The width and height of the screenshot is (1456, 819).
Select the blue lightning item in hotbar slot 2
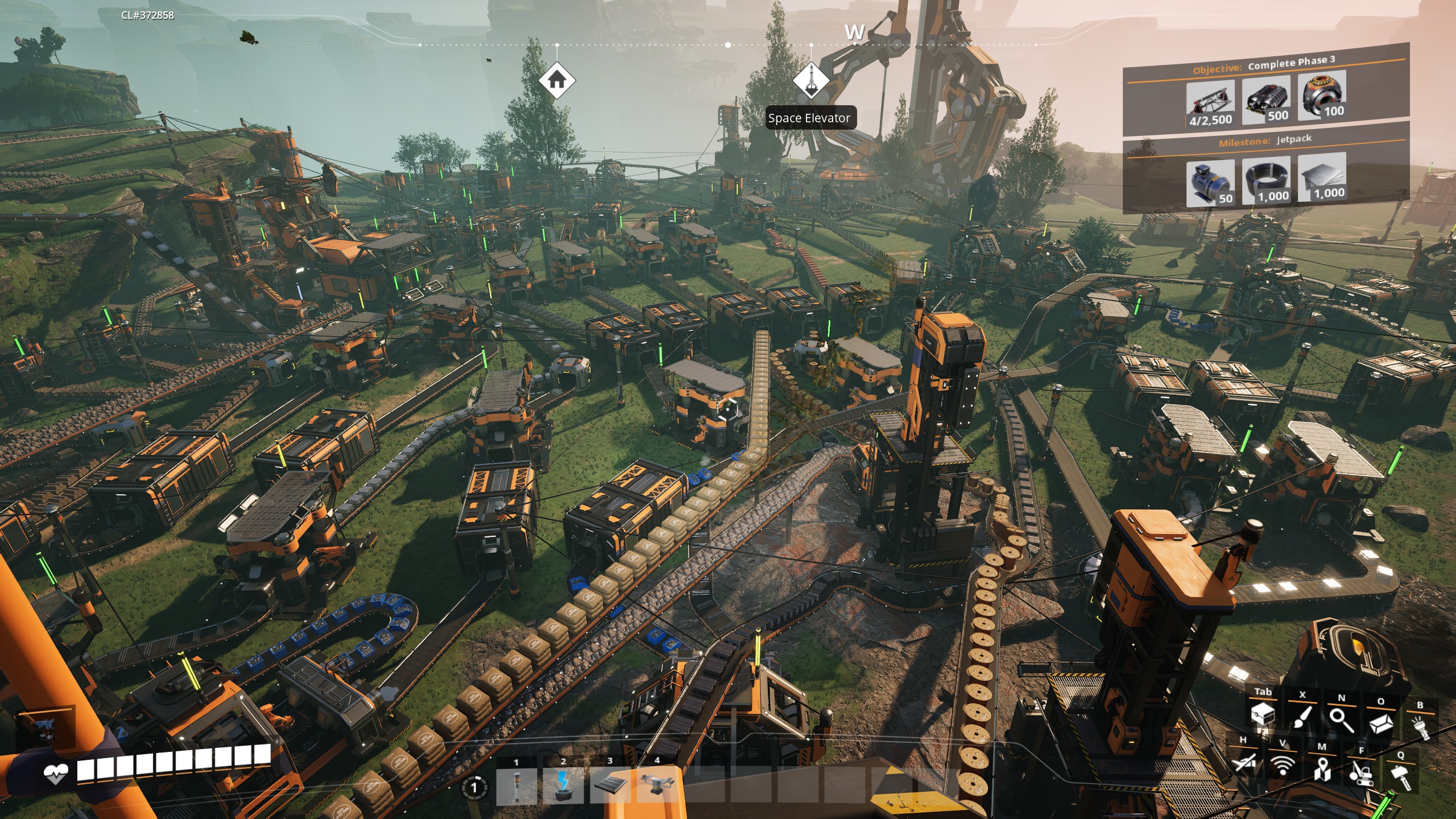point(564,787)
